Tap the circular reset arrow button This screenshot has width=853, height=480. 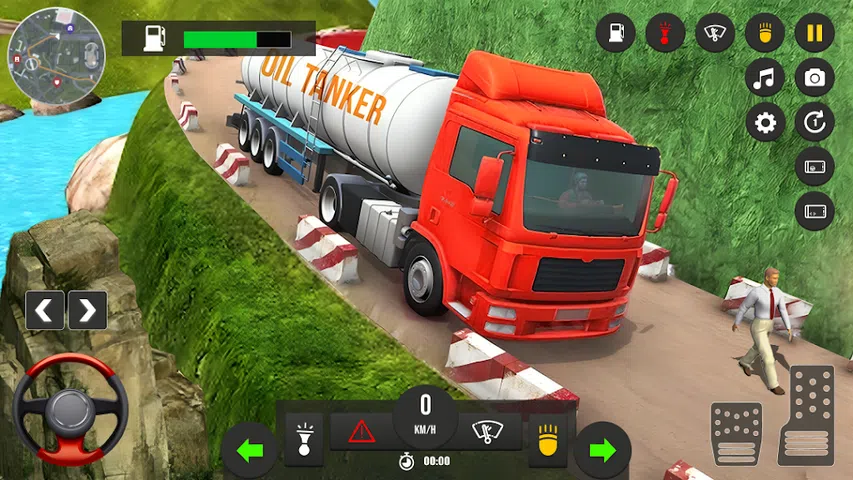coord(814,123)
